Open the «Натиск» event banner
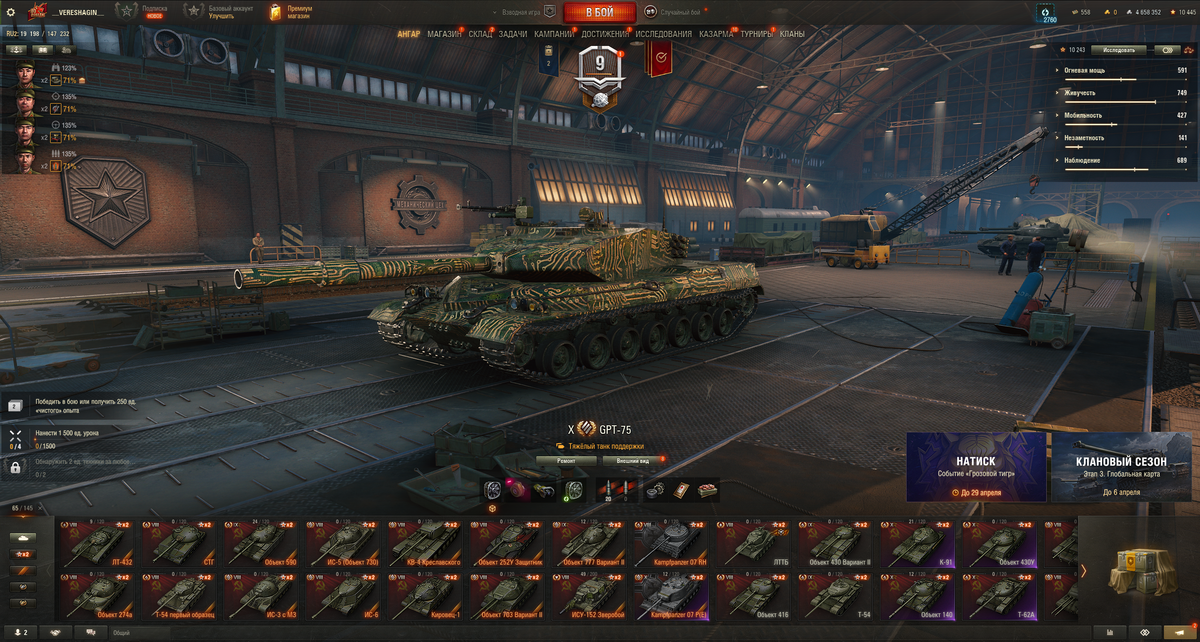This screenshot has width=1200, height=642. point(976,467)
